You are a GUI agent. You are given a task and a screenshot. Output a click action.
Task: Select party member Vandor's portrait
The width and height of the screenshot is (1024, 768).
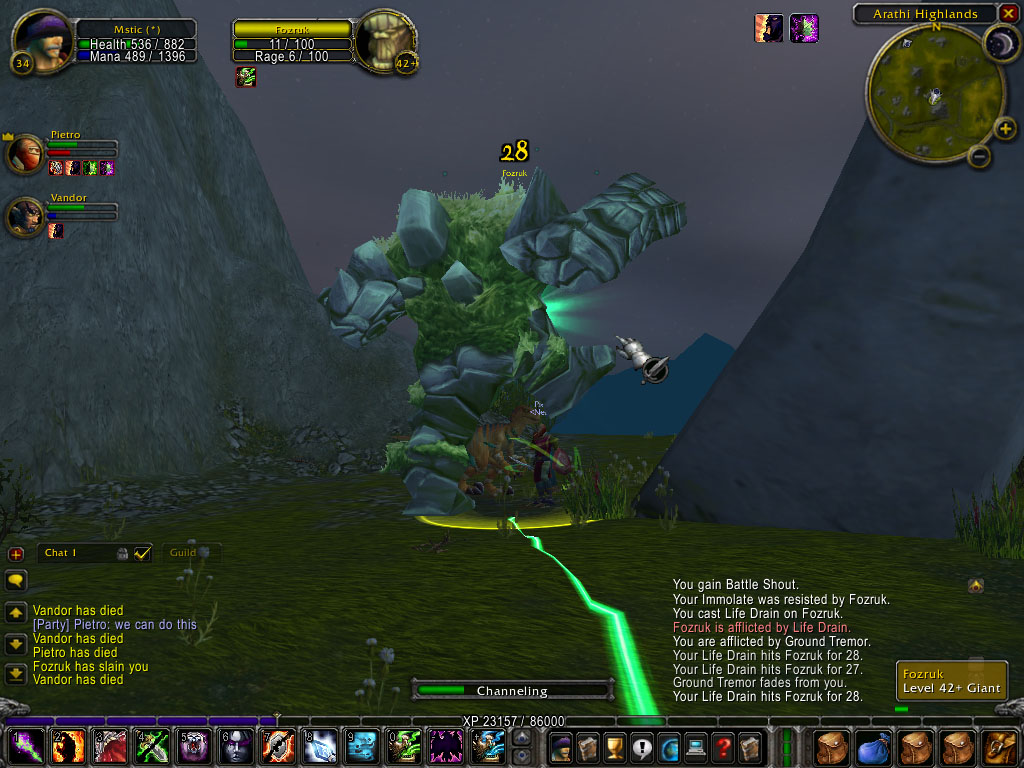coord(25,217)
